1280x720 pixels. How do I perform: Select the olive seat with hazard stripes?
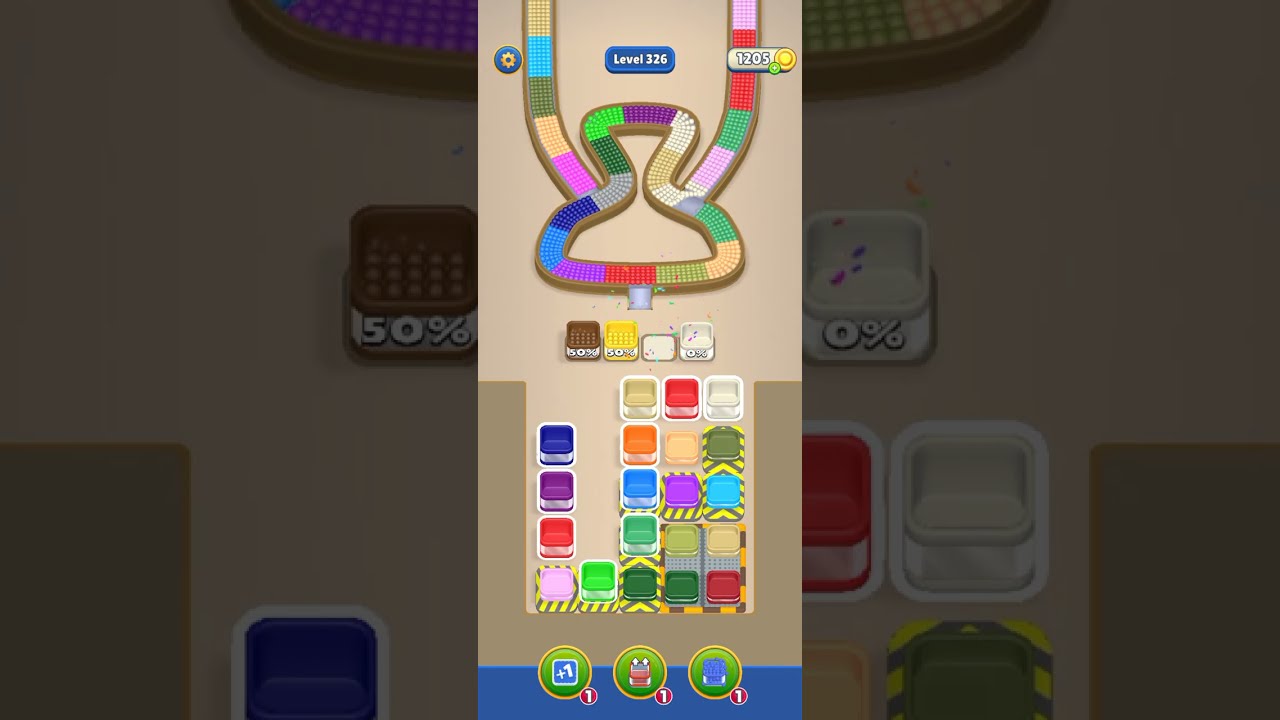point(722,445)
